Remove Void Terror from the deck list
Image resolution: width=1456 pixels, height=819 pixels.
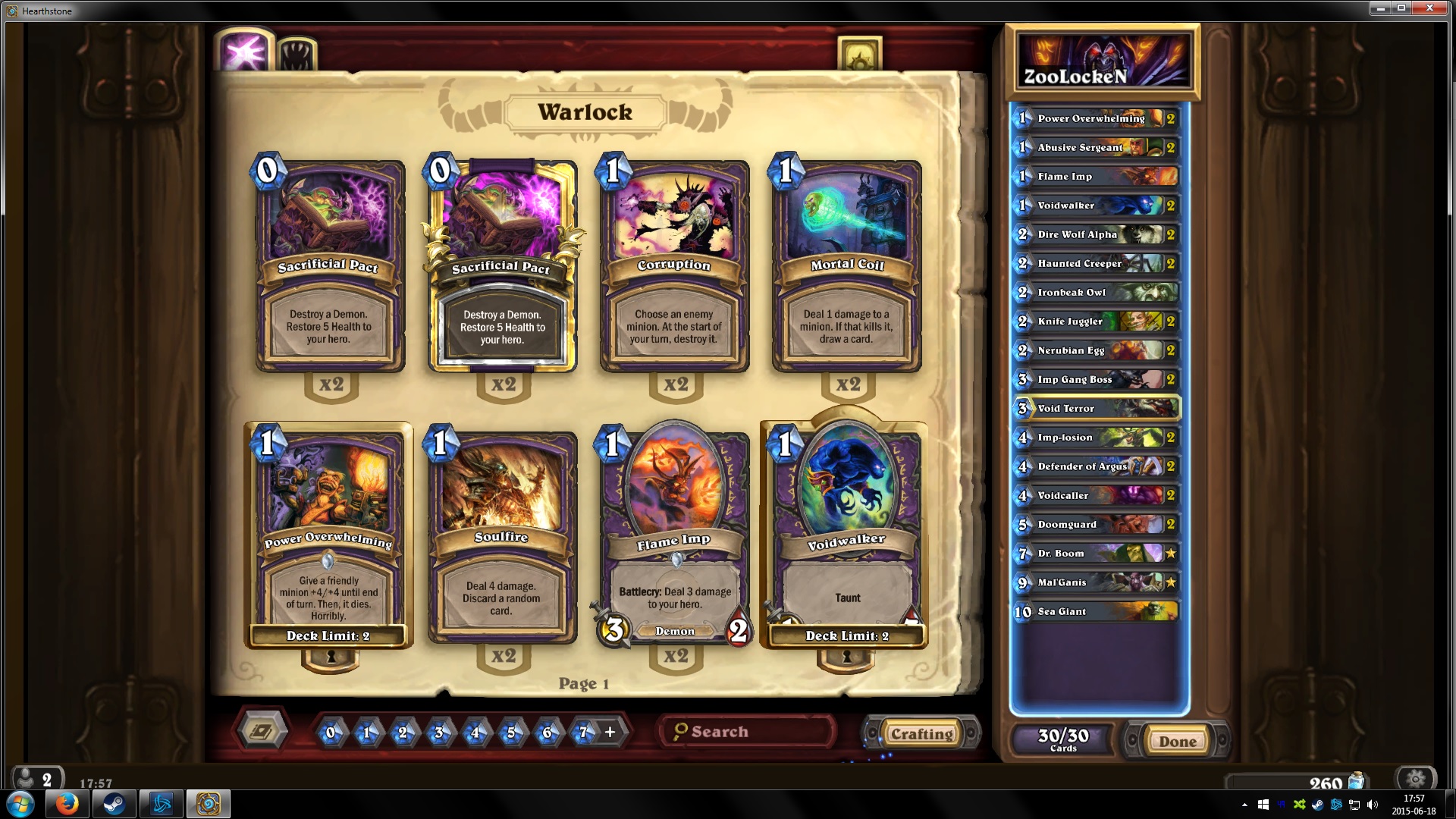tap(1097, 408)
